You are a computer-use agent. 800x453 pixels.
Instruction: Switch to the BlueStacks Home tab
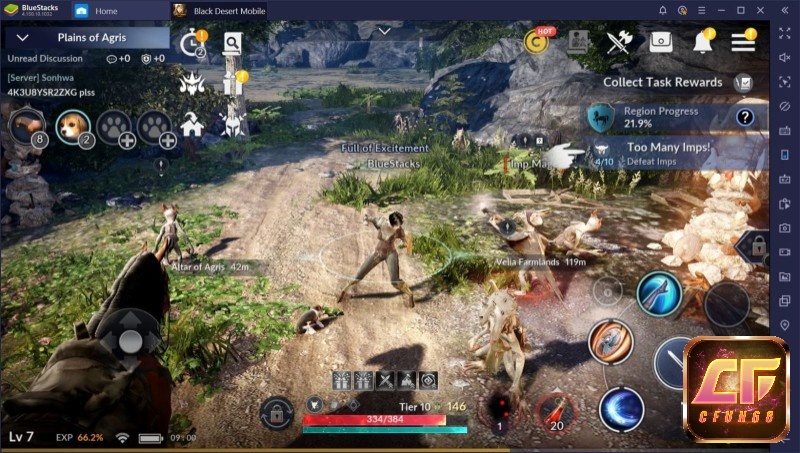pyautogui.click(x=106, y=11)
